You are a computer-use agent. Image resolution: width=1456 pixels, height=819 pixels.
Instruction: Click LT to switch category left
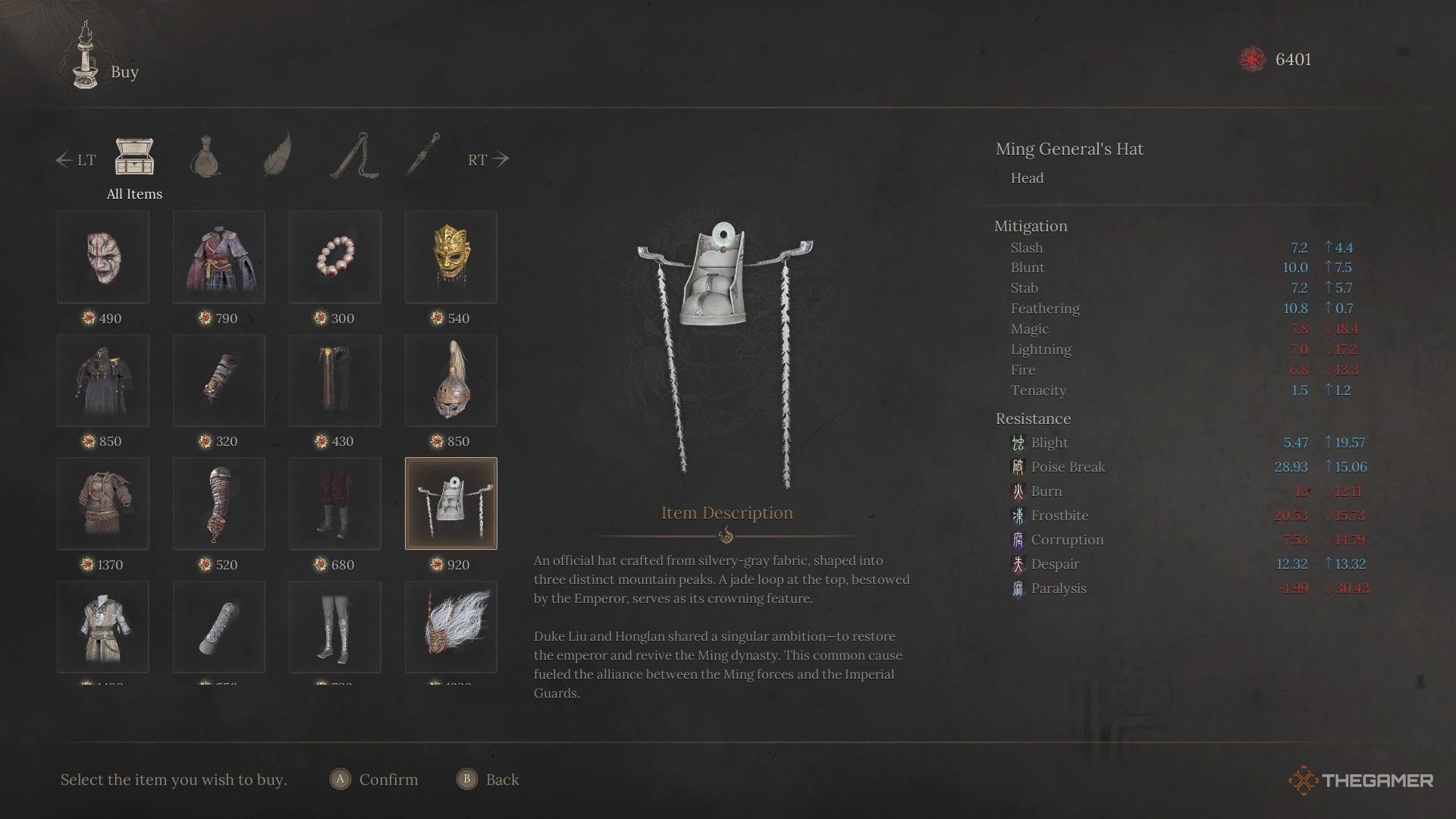click(77, 159)
